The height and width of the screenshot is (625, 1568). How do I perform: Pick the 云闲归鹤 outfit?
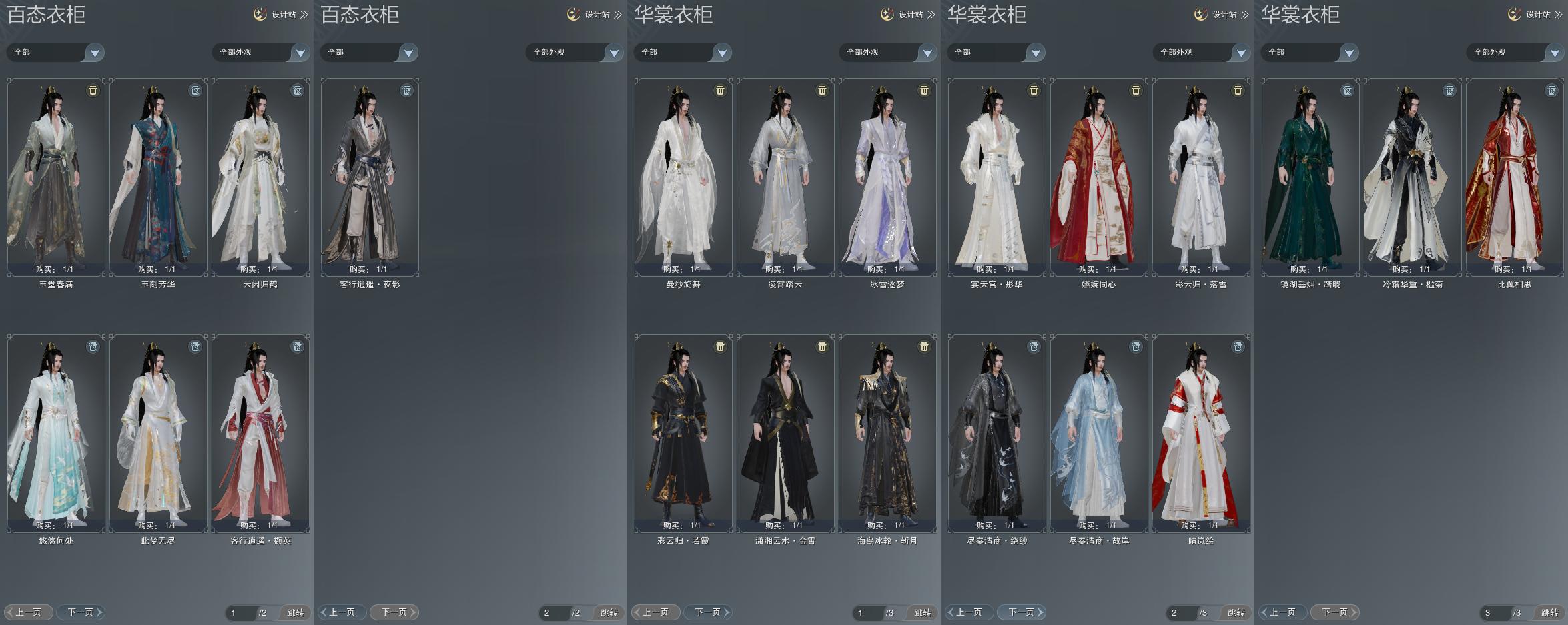260,177
